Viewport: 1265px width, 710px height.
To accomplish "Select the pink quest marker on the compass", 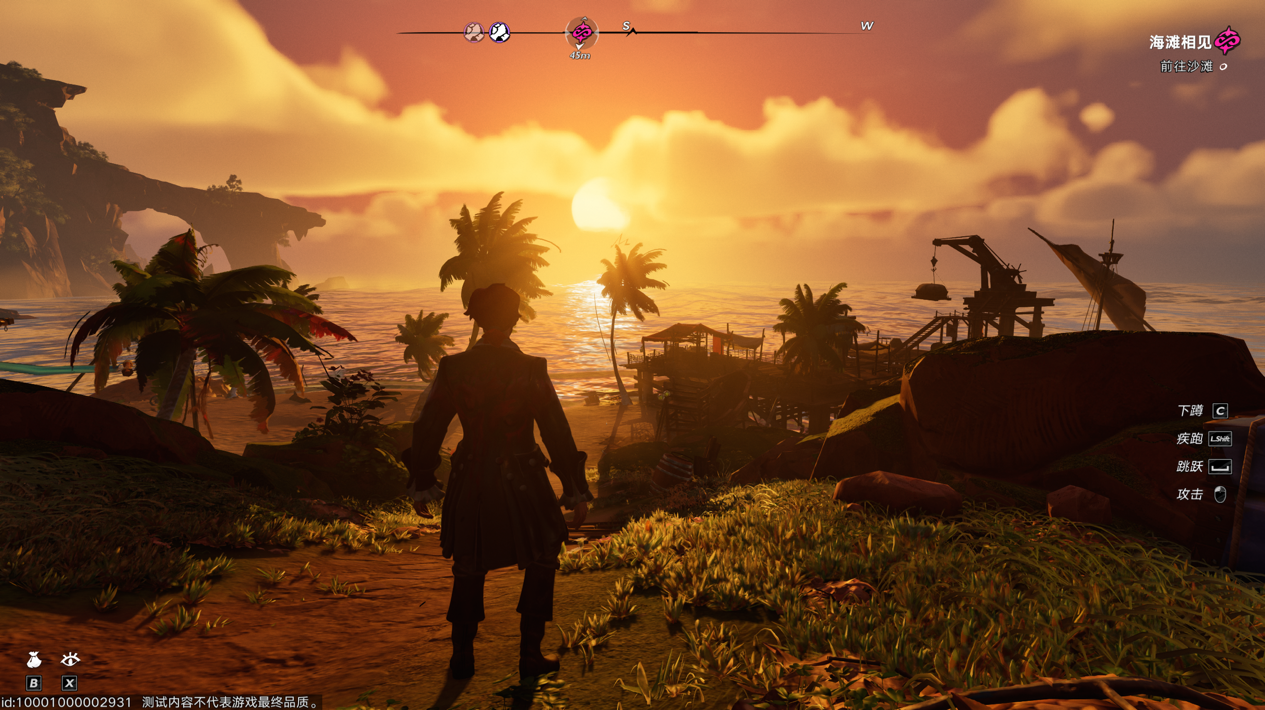I will click(x=581, y=33).
